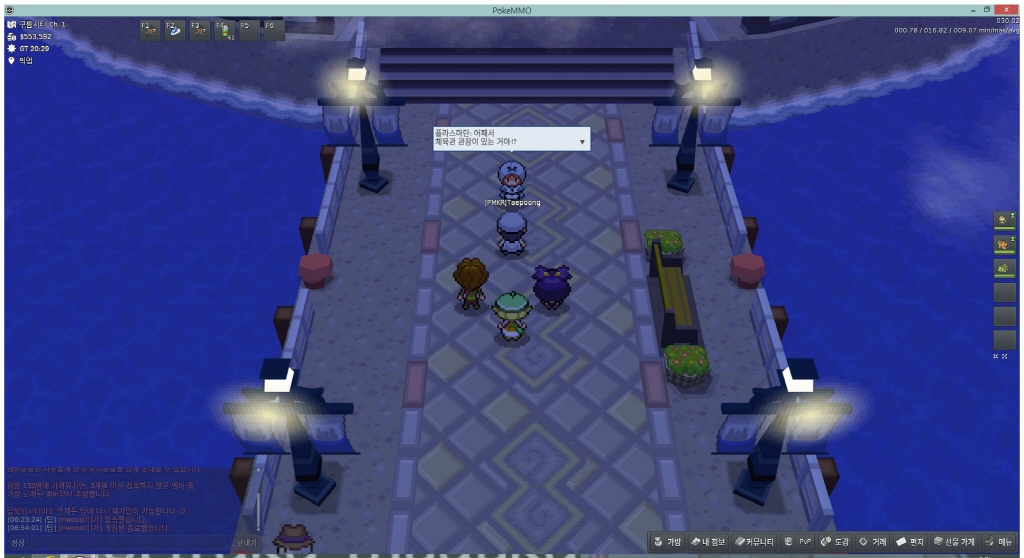Use the F3 hotkey slot item
Image resolution: width=1024 pixels, height=558 pixels.
(199, 30)
